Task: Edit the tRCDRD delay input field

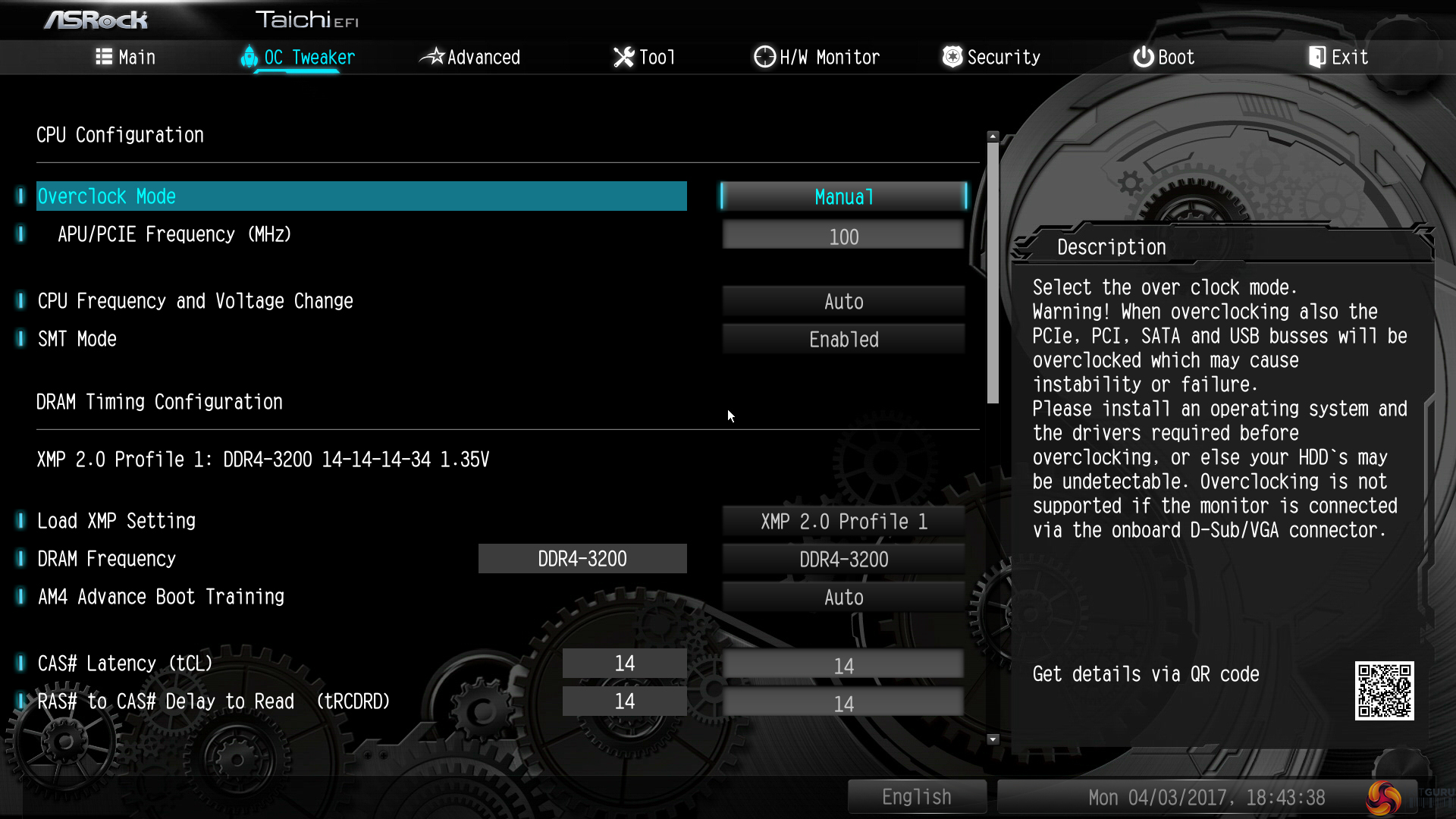Action: tap(843, 704)
